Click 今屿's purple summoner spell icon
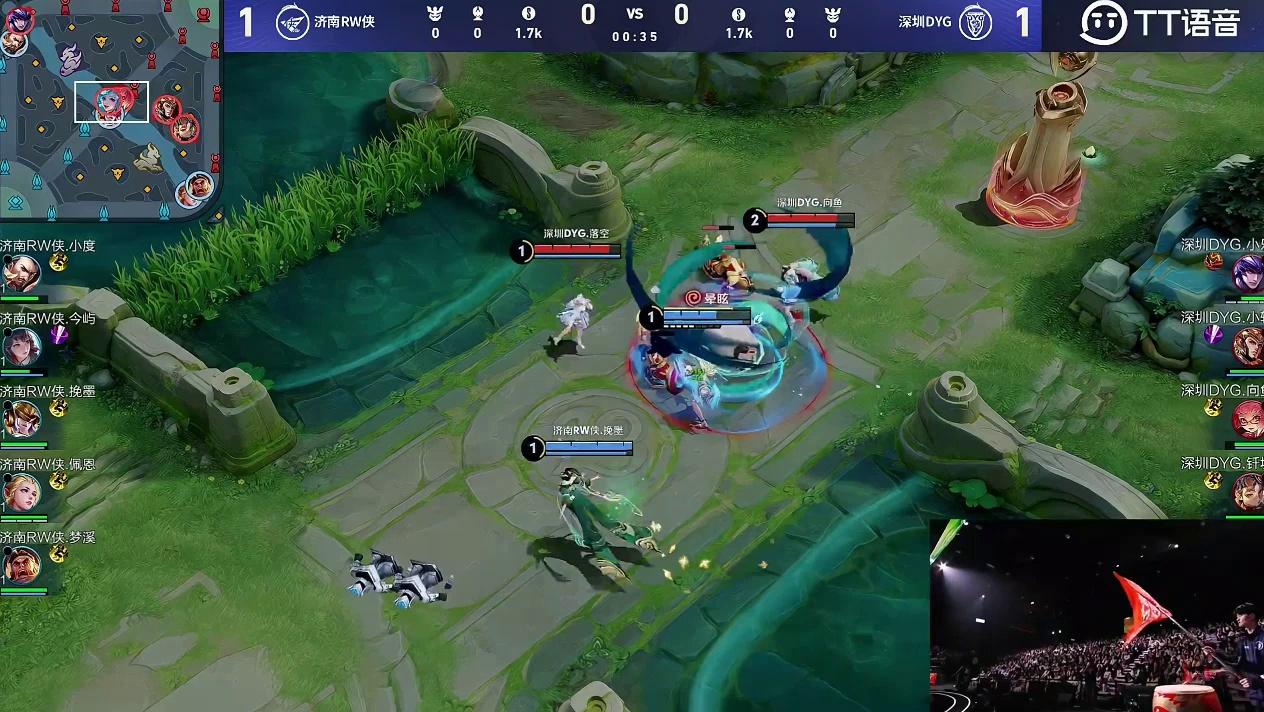1264x712 pixels. click(60, 335)
